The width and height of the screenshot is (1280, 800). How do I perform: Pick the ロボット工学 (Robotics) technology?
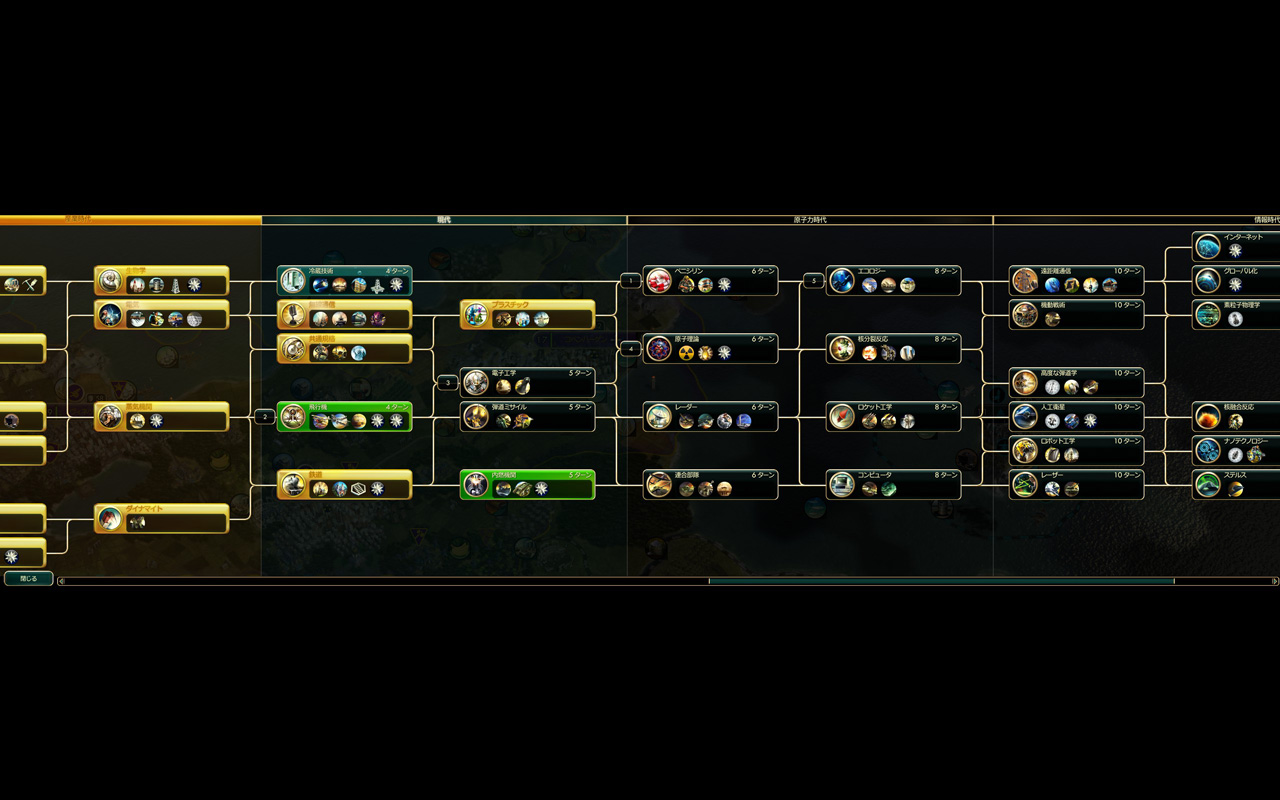[x=1076, y=450]
